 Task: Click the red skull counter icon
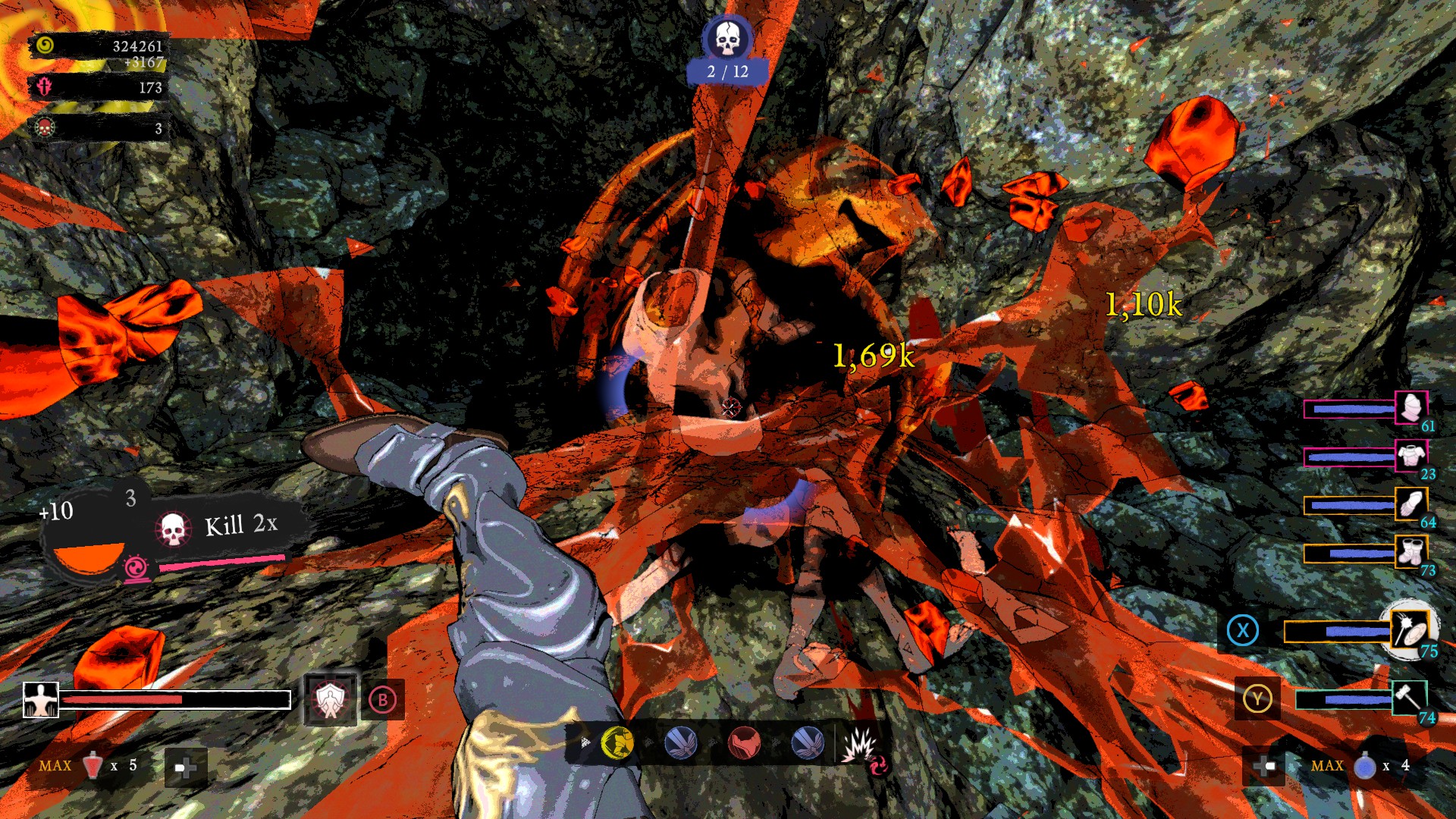45,127
